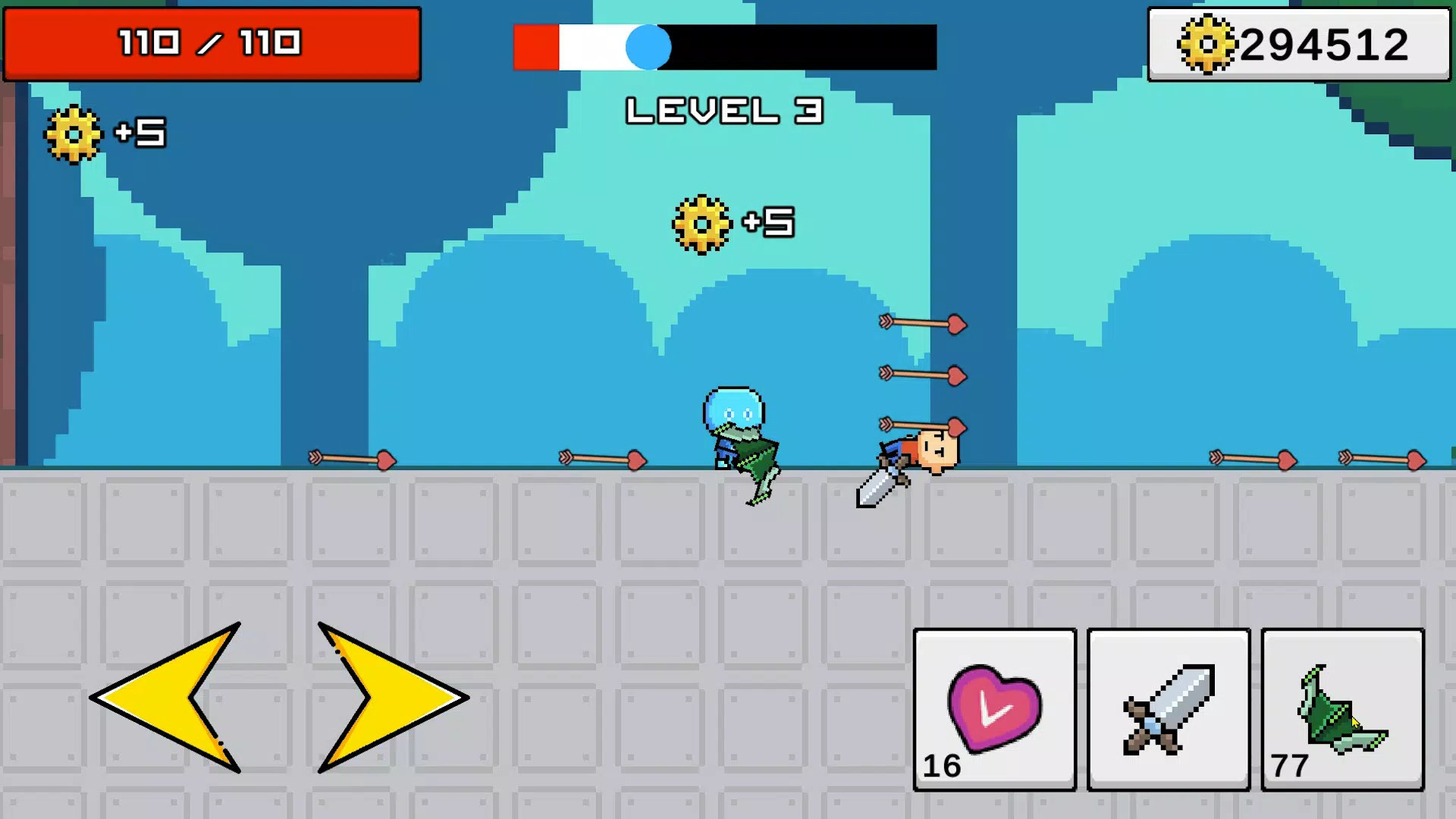This screenshot has height=819, width=1456.
Task: Activate the middle sword ability slot
Action: 1168,709
